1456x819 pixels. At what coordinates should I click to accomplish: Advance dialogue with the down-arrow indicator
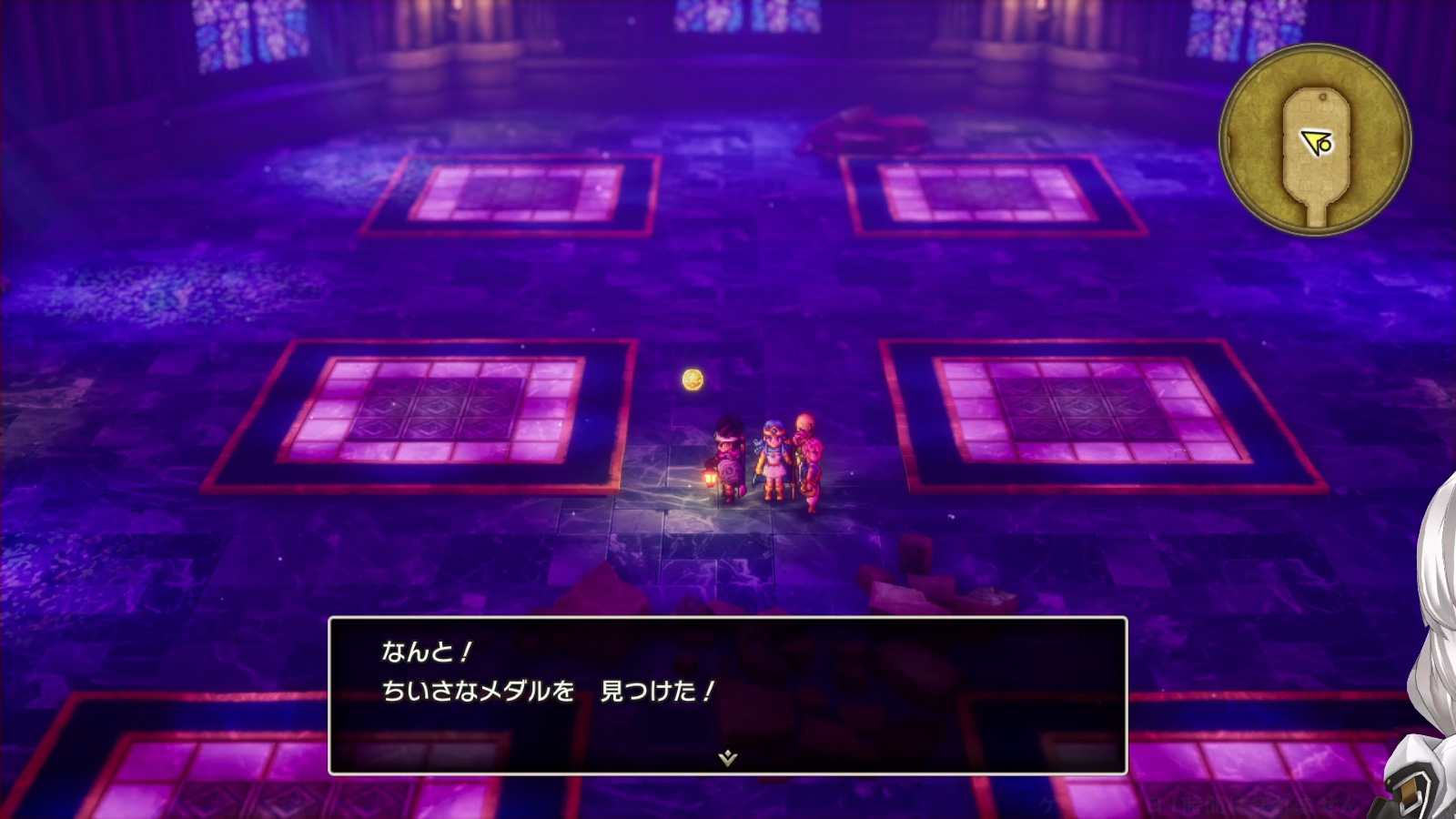(x=727, y=758)
